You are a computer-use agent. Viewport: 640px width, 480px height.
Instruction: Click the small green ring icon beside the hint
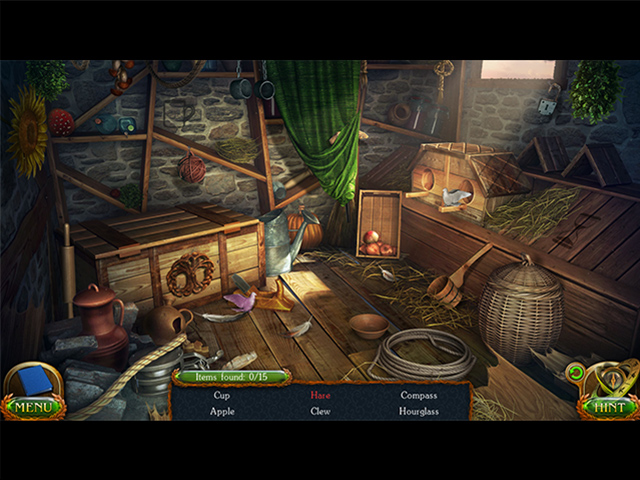point(575,374)
